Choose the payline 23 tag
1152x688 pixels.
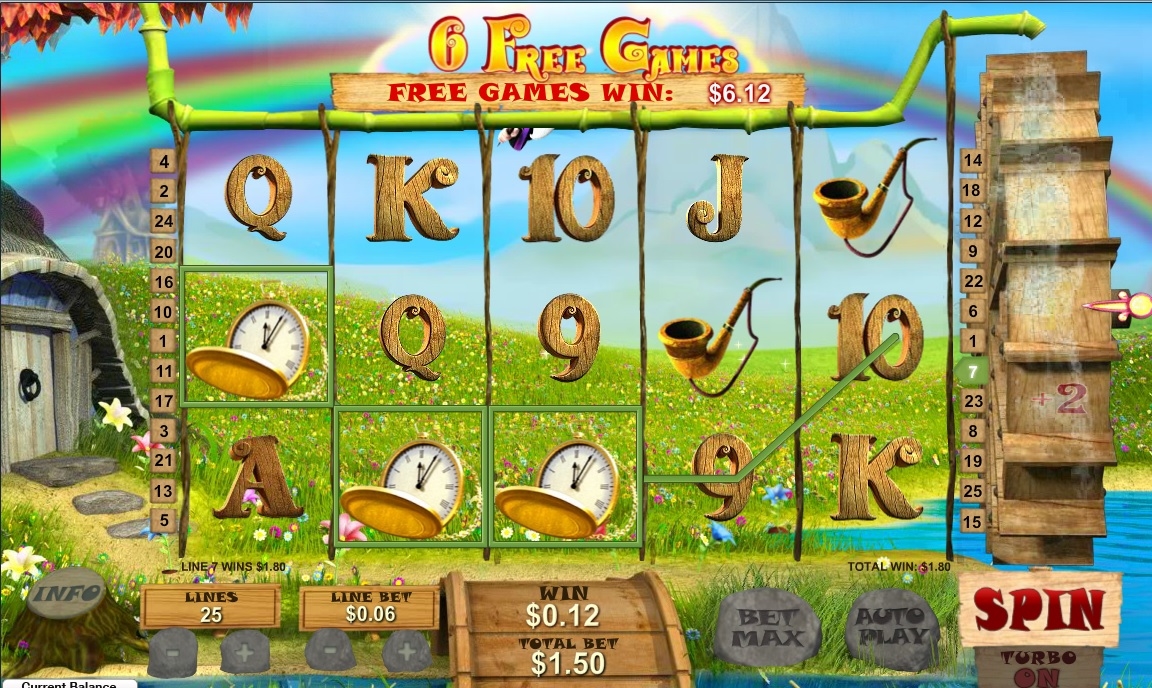(971, 401)
